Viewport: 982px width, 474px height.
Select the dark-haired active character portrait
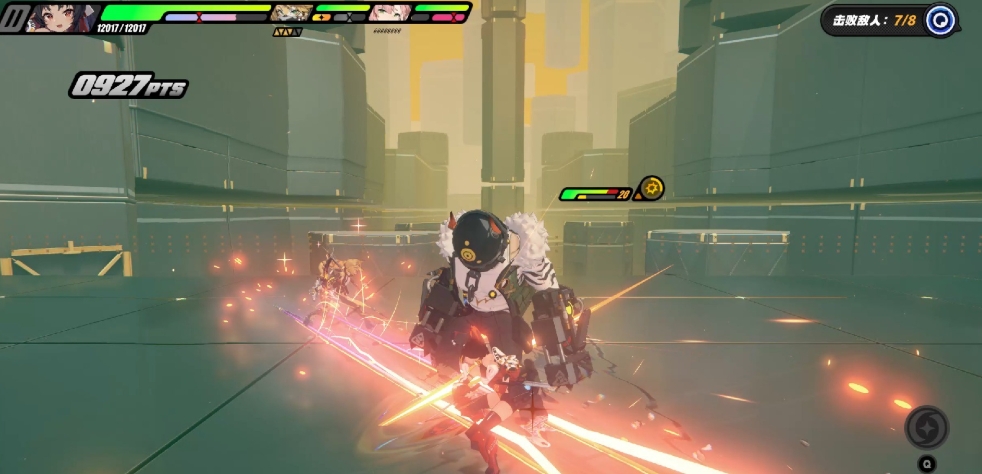pos(59,17)
